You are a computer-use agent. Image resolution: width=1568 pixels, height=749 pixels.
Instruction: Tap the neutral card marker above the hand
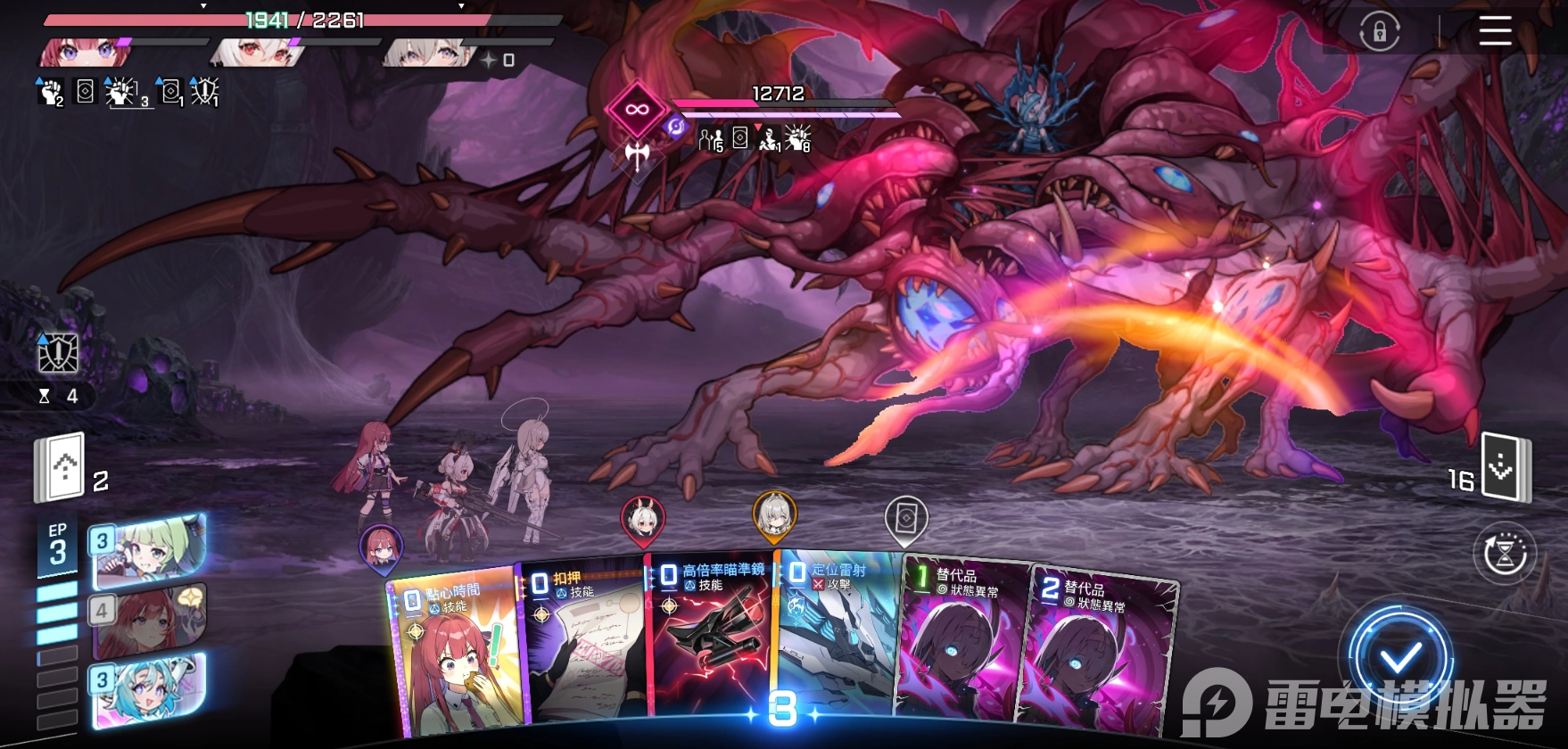[905, 518]
